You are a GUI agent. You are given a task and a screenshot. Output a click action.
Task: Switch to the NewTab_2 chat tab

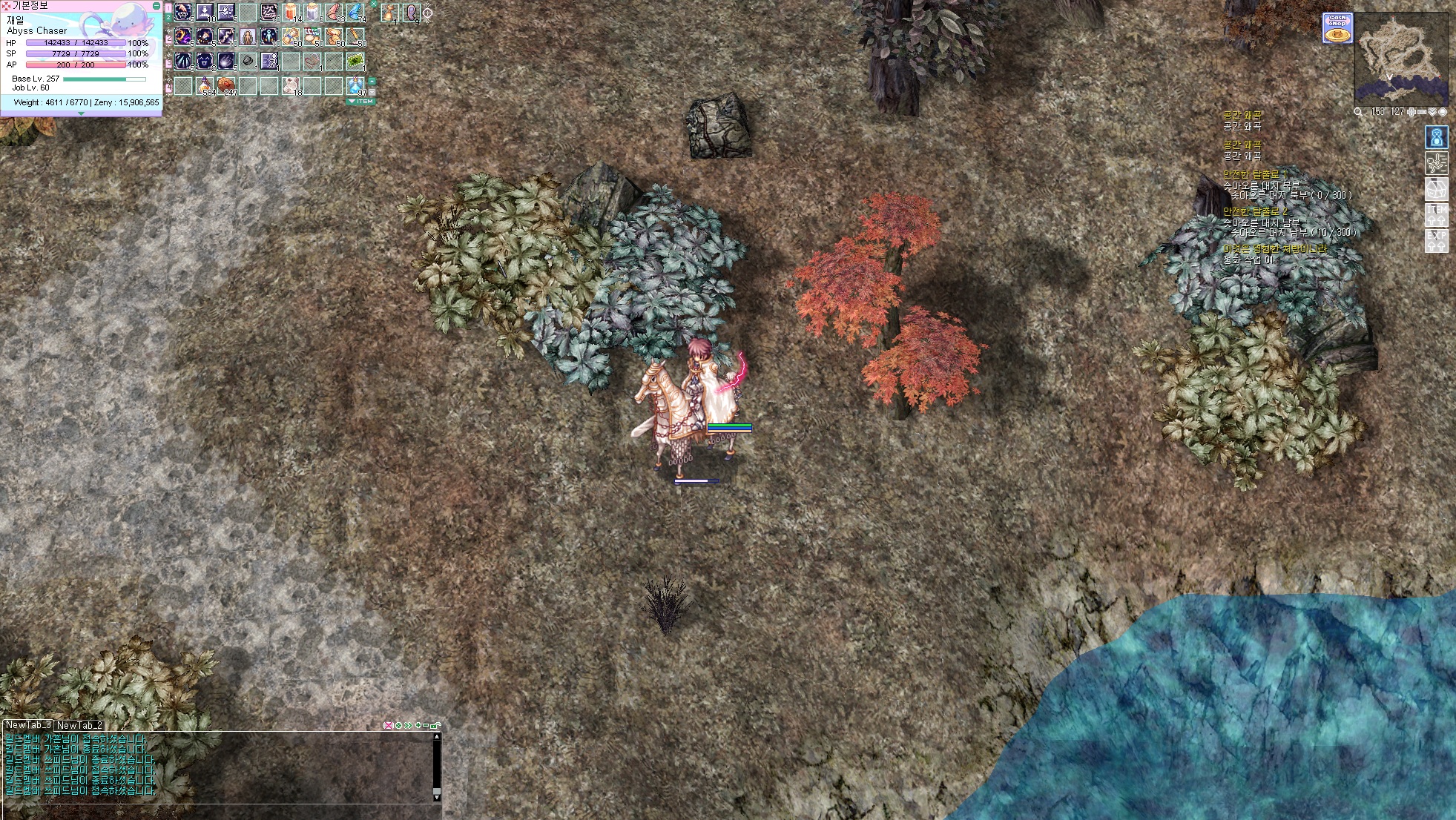coord(79,725)
